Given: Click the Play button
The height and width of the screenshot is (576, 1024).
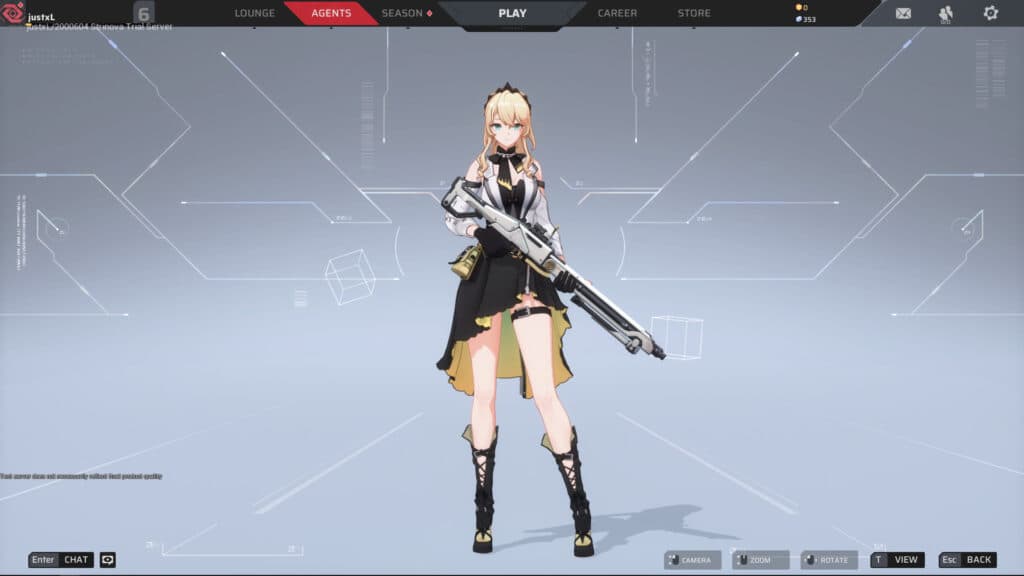Looking at the screenshot, I should pyautogui.click(x=512, y=13).
